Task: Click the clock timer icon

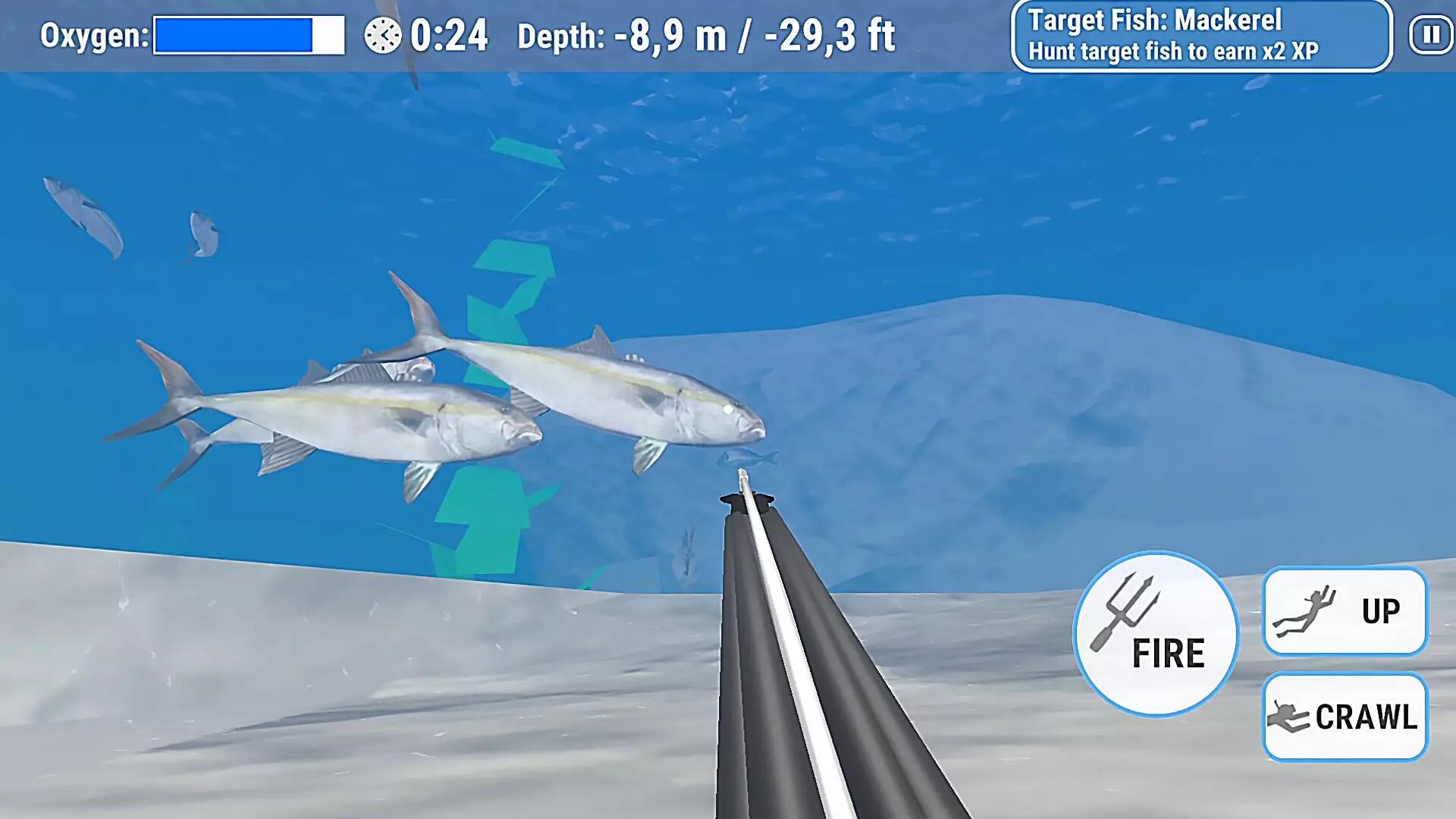Action: pos(384,33)
